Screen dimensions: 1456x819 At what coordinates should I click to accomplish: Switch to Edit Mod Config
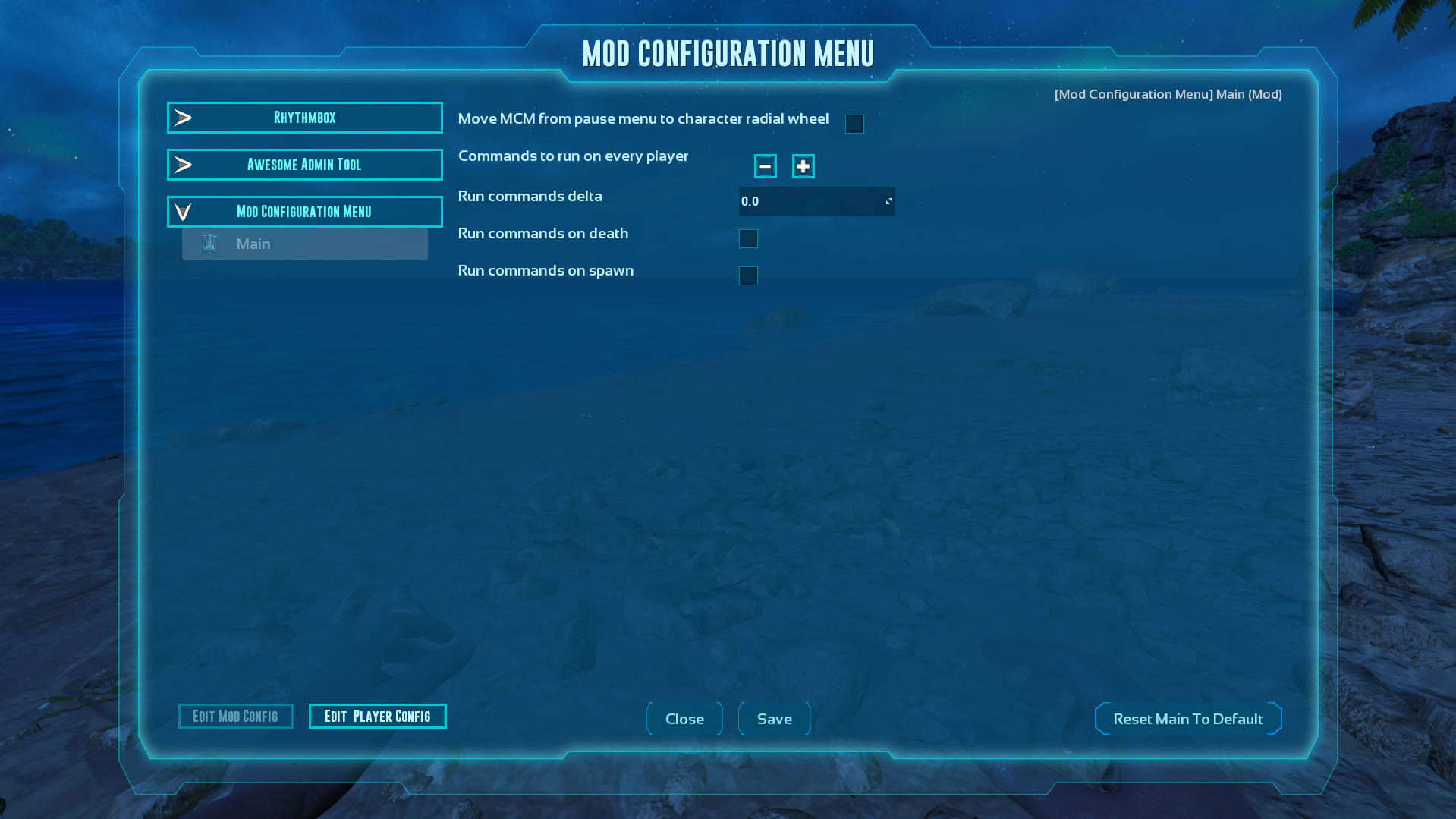235,716
